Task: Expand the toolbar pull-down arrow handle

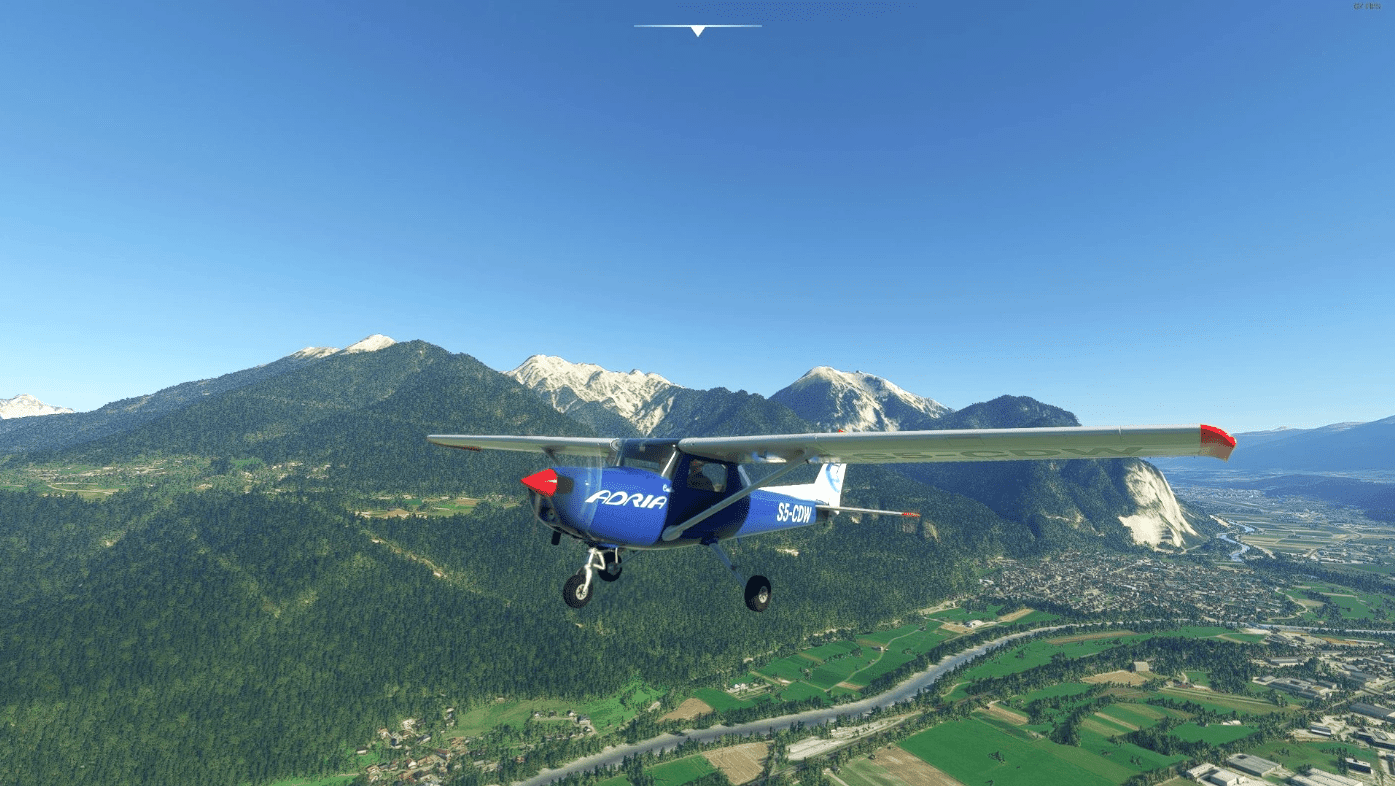Action: click(697, 30)
